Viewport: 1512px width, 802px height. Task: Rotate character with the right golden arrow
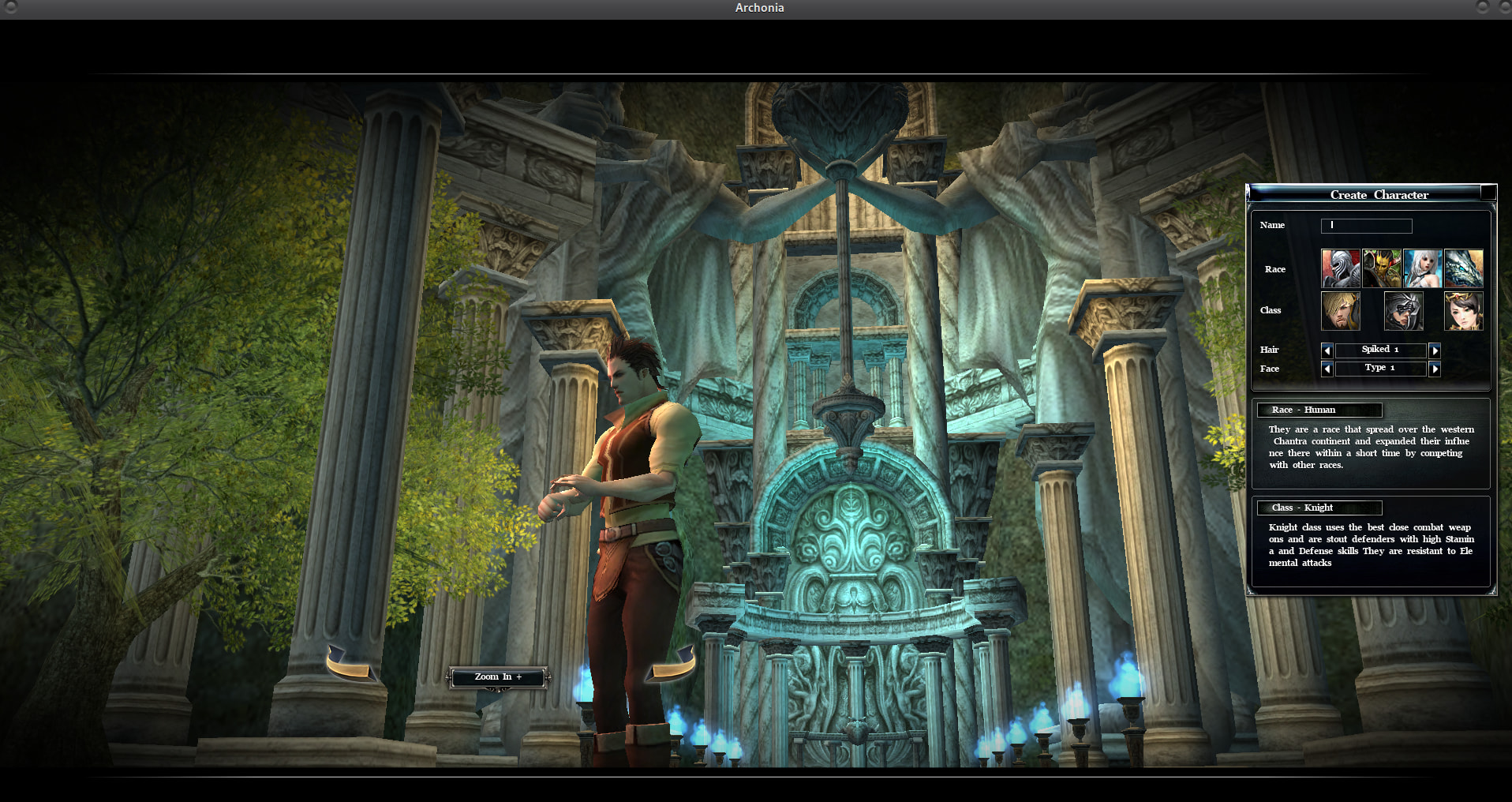672,665
